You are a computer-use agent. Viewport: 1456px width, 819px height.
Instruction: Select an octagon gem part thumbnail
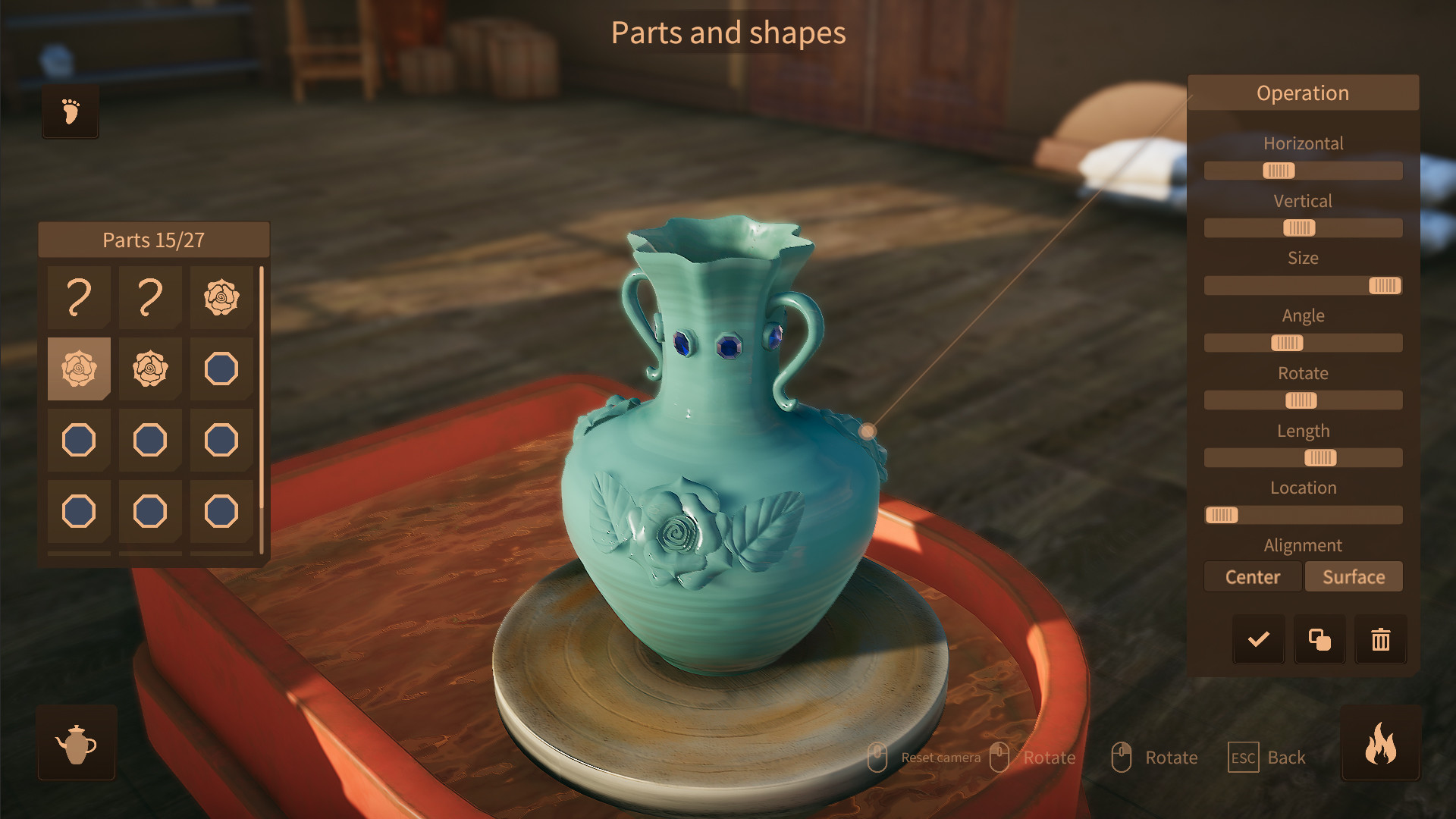221,369
